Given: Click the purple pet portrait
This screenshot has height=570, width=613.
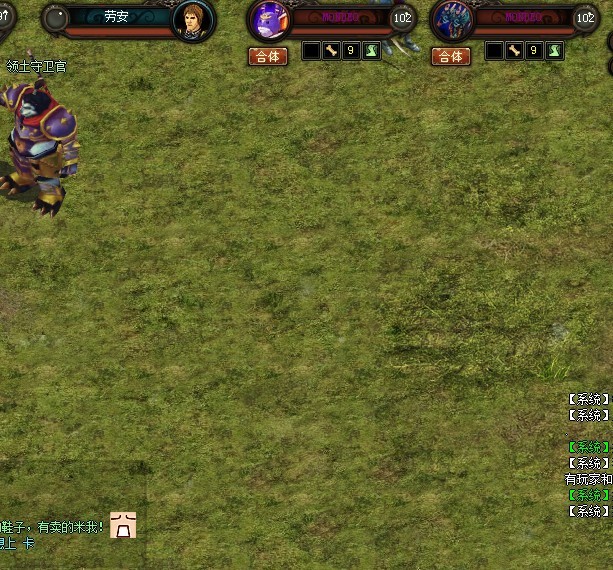Looking at the screenshot, I should [269, 20].
